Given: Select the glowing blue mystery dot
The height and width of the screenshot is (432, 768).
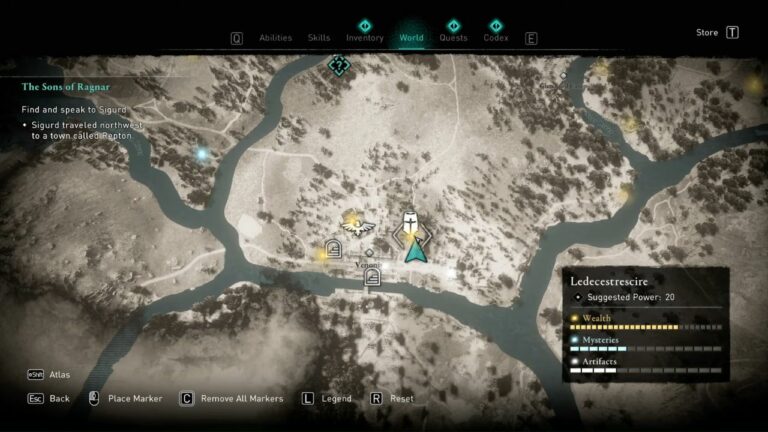Looking at the screenshot, I should 201,155.
